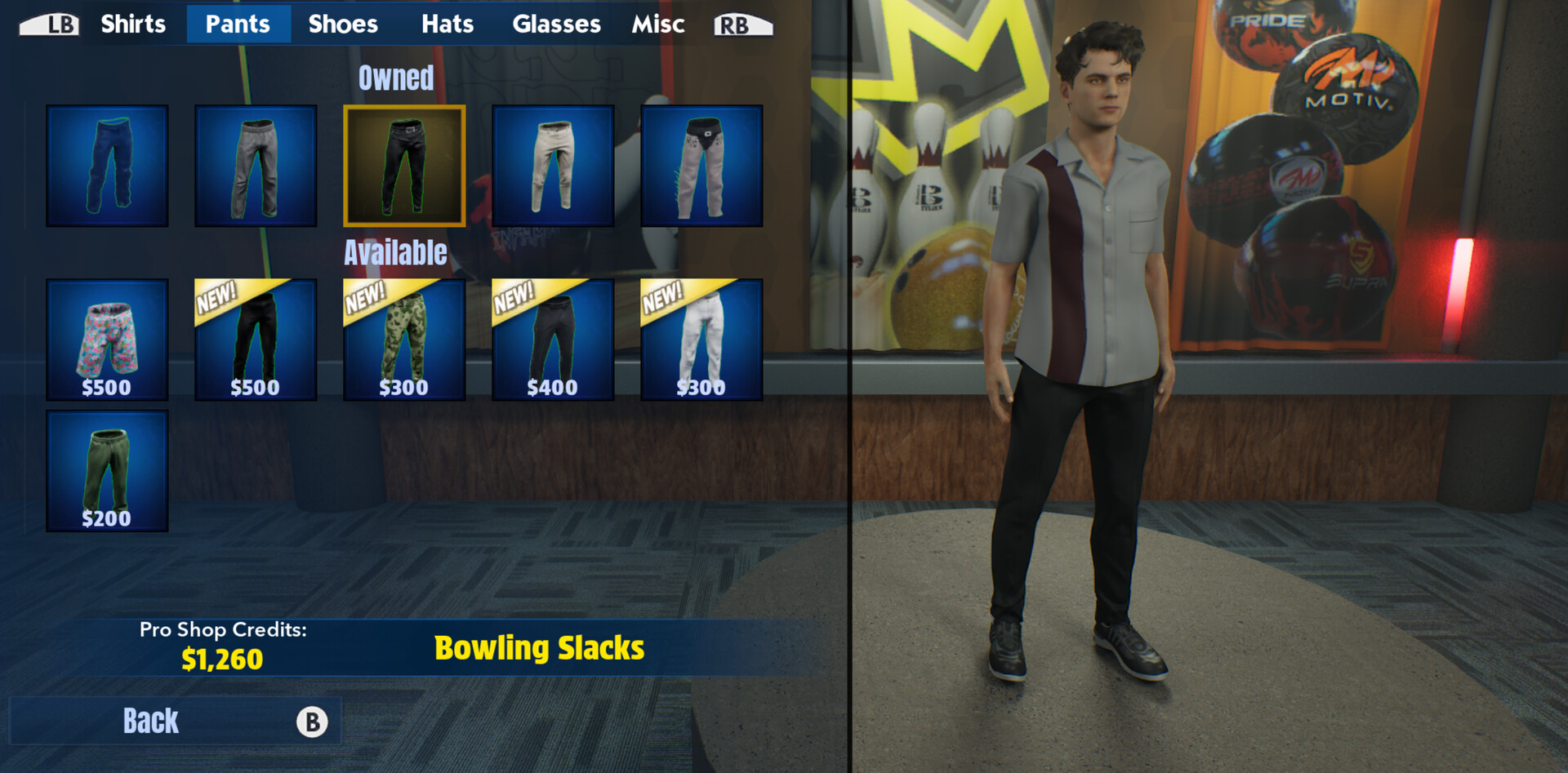The image size is (1568, 773).
Task: Open the Glasses section
Action: click(x=555, y=24)
